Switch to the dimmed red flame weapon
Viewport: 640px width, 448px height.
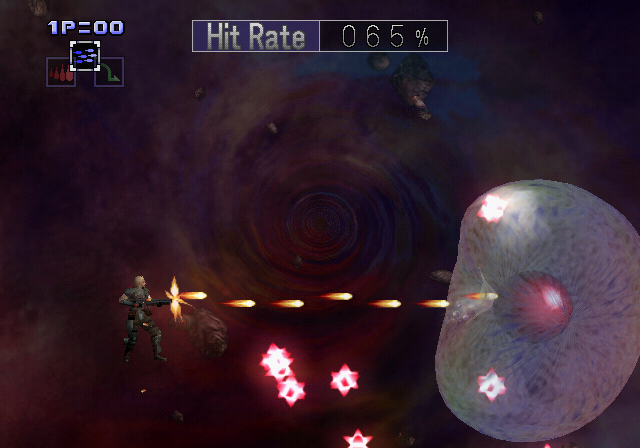coord(60,73)
